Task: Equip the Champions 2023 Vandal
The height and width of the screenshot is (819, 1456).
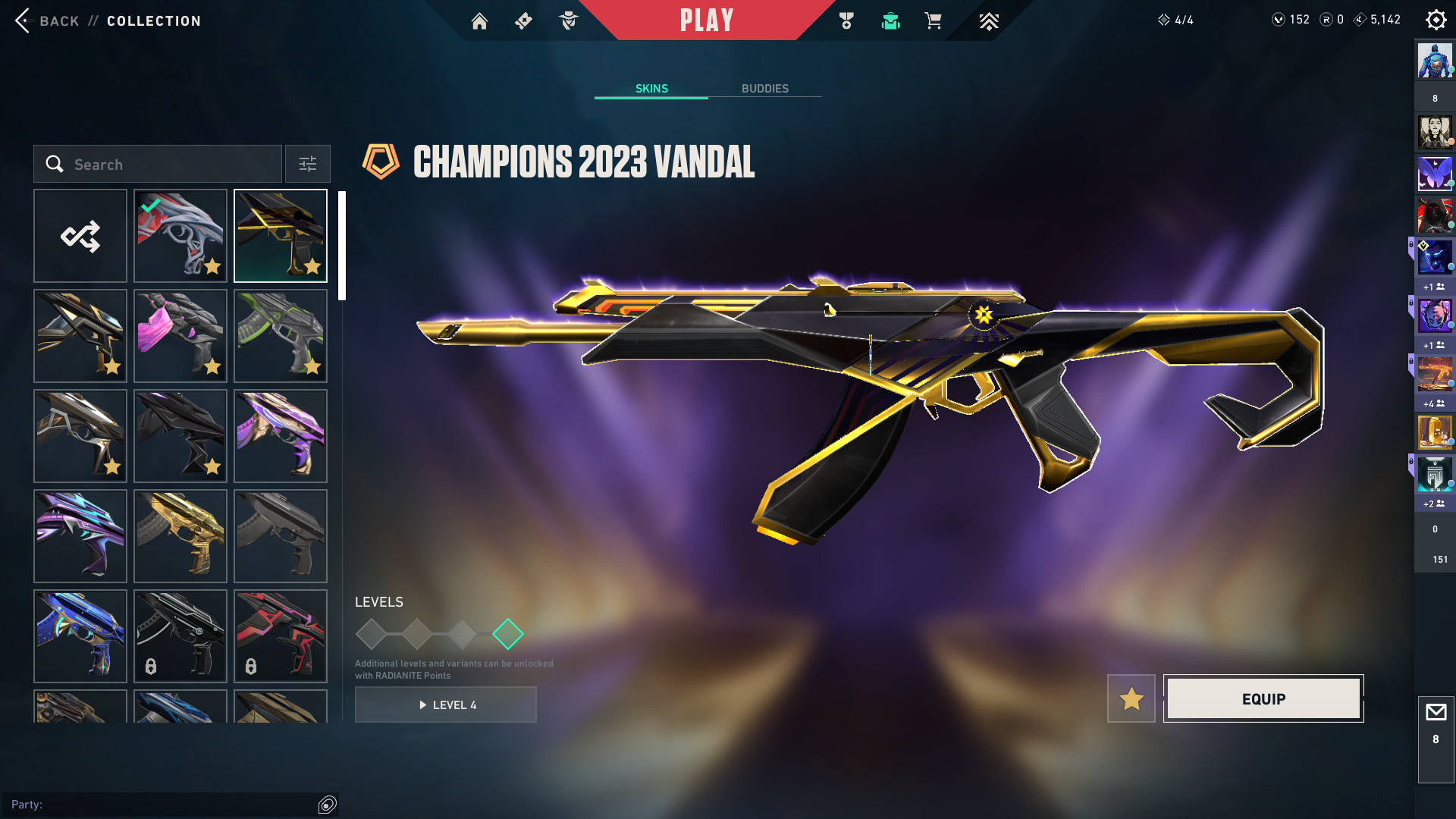Action: point(1263,698)
